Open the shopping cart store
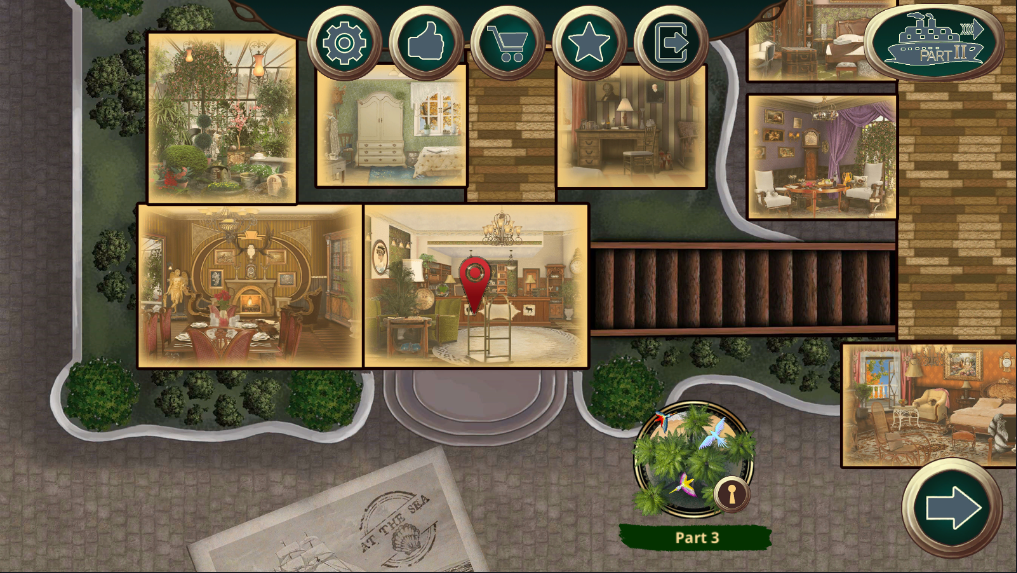The height and width of the screenshot is (573, 1017). click(508, 43)
